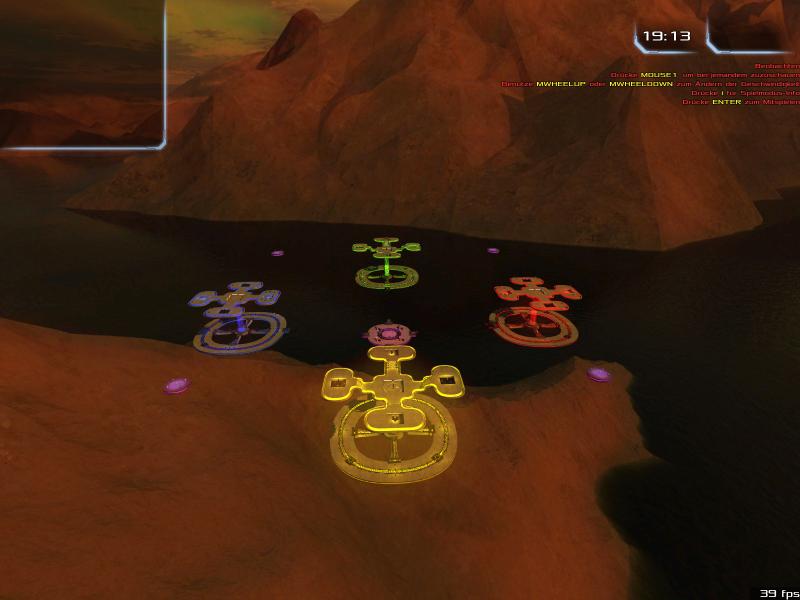The image size is (800, 600).
Task: Click the radar minimap panel
Action: coord(80,72)
